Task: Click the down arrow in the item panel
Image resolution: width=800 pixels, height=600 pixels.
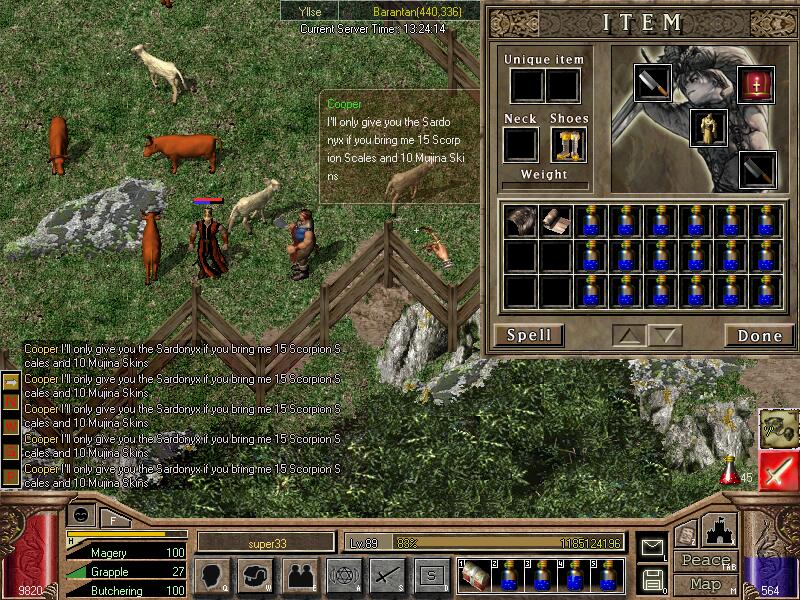Action: [664, 335]
